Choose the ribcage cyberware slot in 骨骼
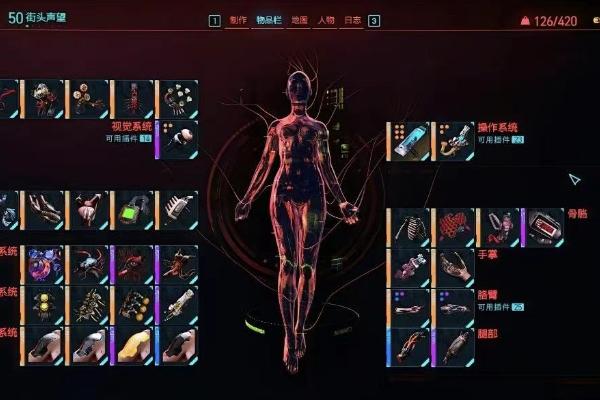The height and width of the screenshot is (400, 600). (411, 227)
